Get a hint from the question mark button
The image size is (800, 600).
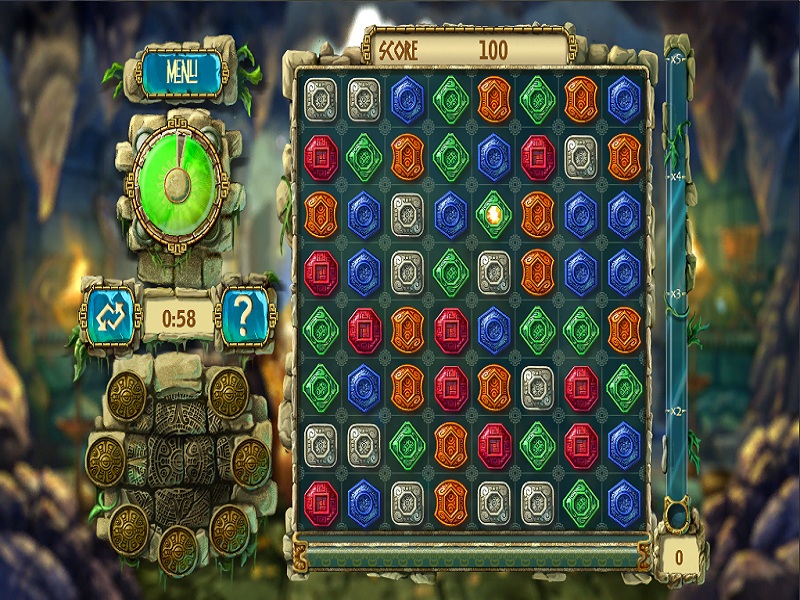(x=244, y=317)
